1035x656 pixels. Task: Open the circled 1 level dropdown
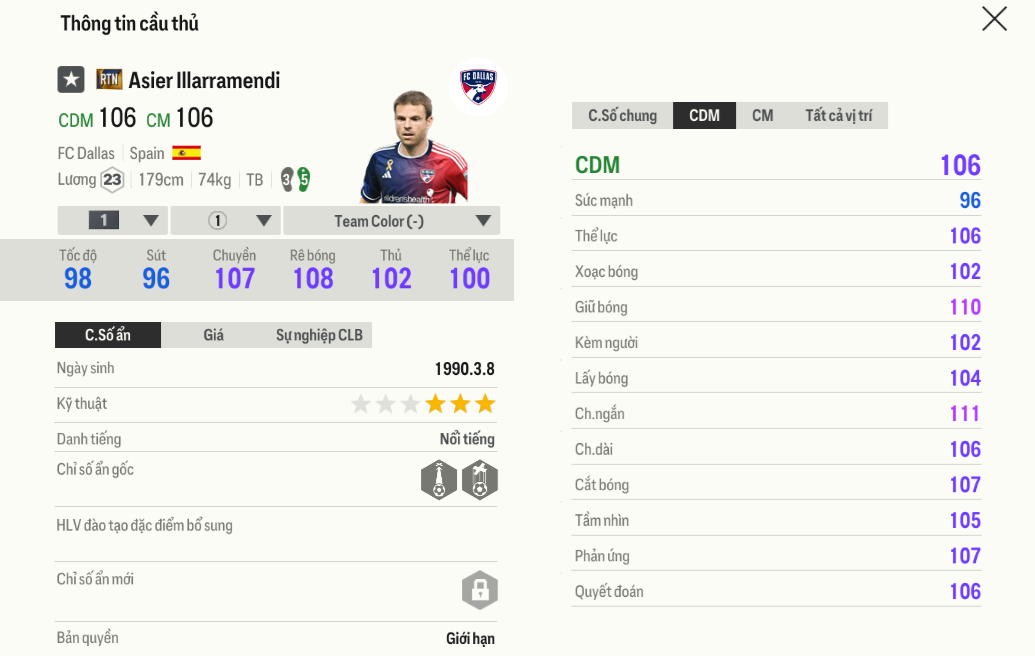[226, 221]
